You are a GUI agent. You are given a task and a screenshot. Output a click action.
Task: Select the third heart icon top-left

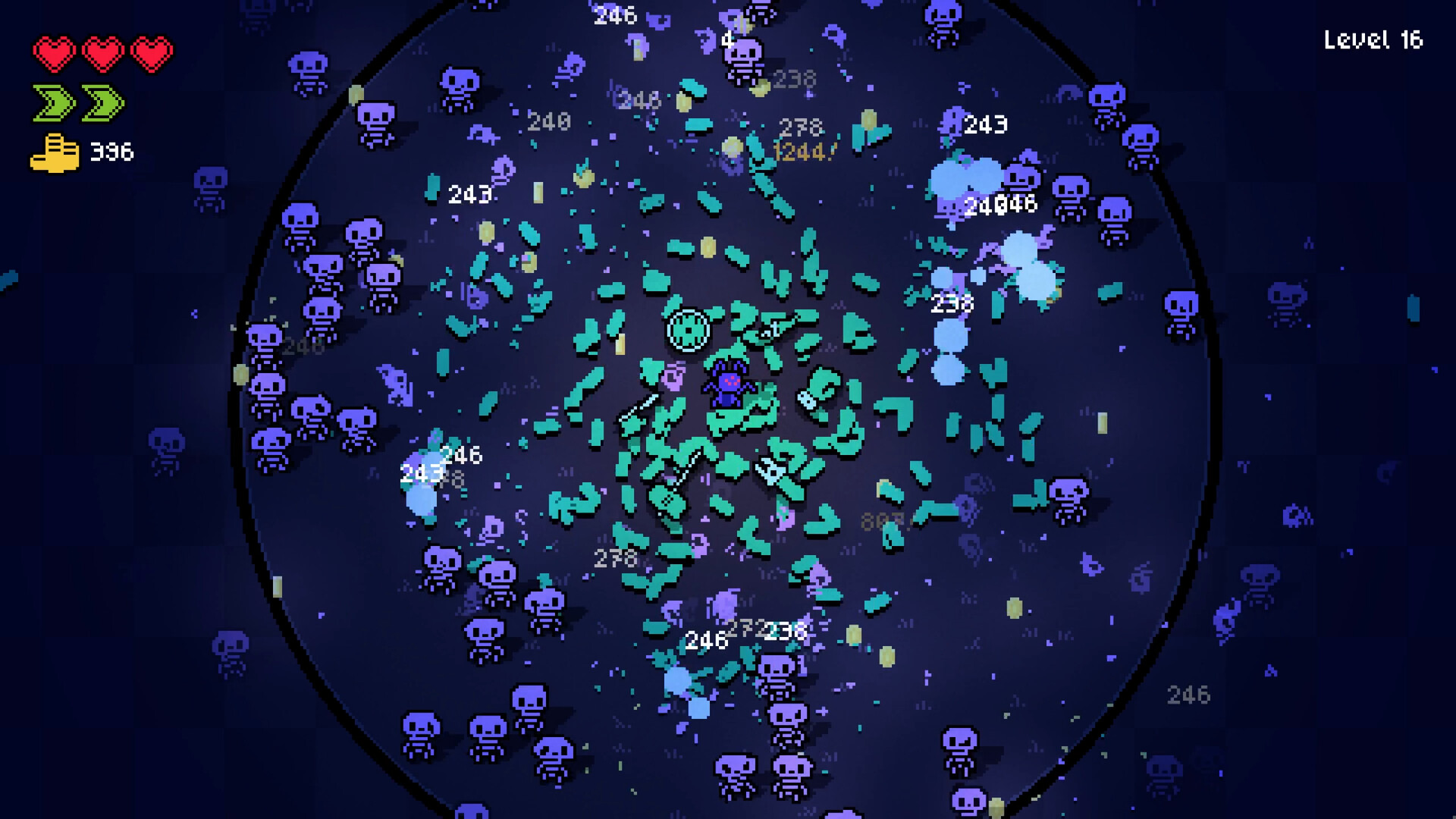click(x=152, y=52)
